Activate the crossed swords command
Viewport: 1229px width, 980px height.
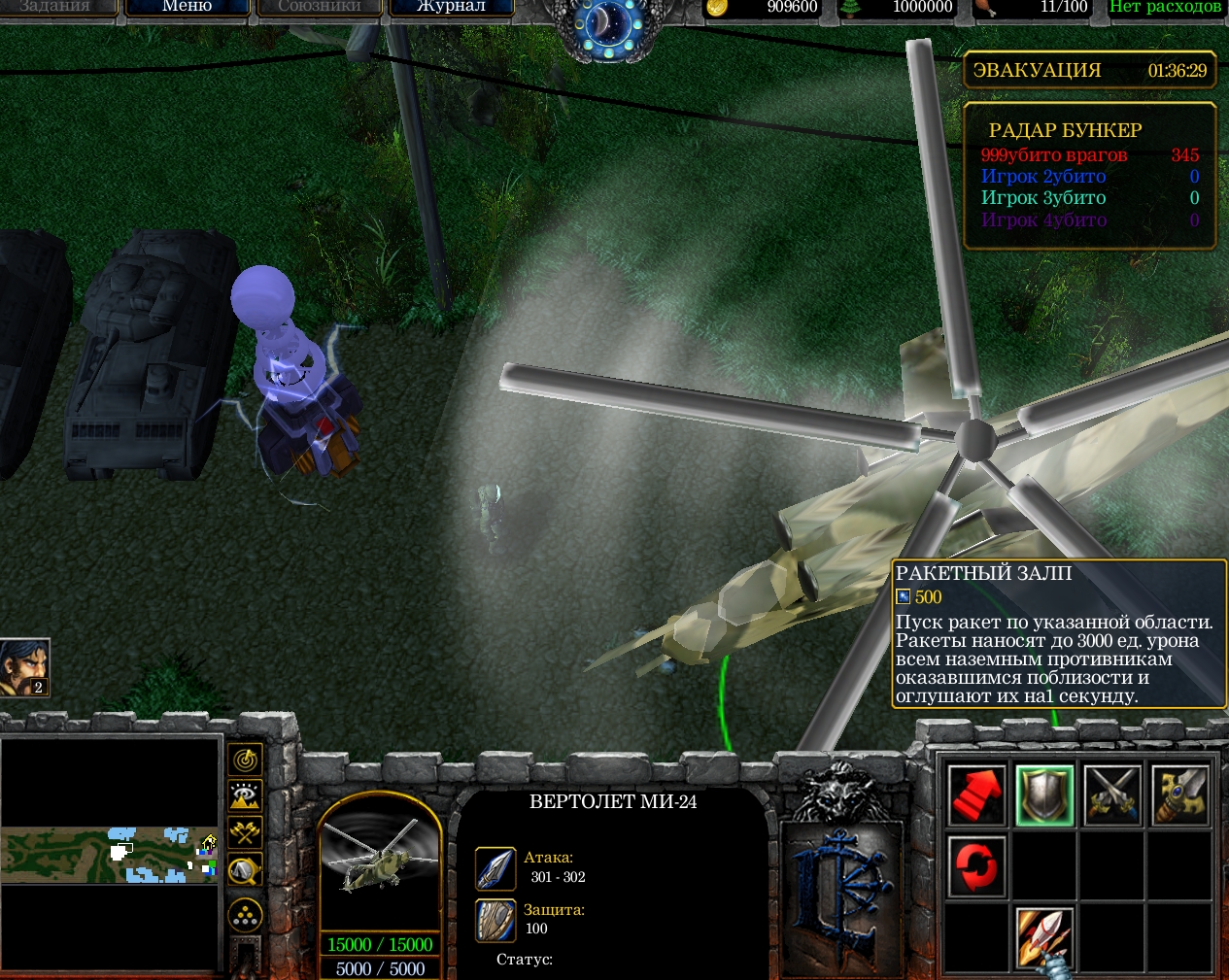1112,794
